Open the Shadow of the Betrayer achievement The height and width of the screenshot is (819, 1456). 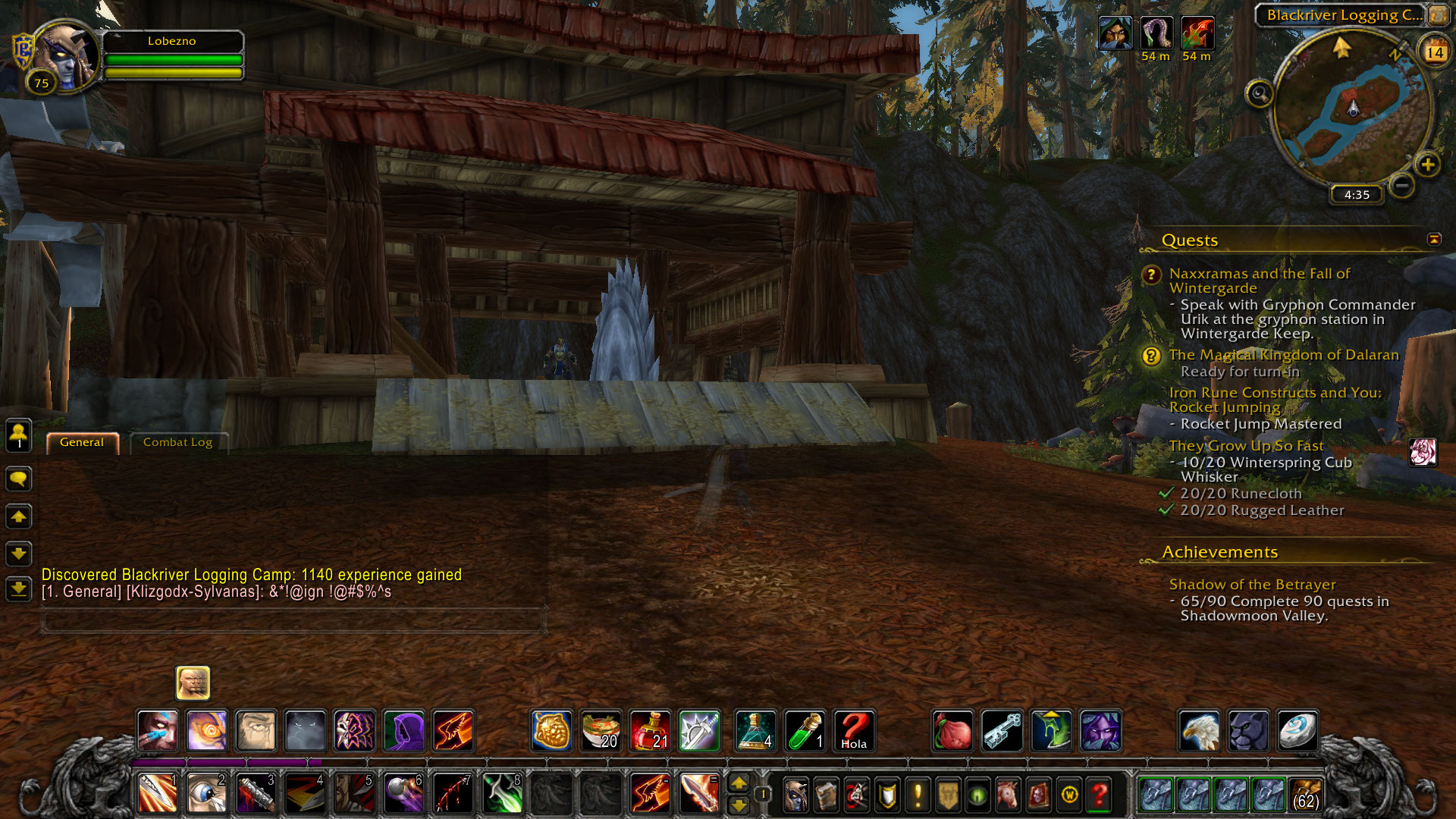tap(1252, 585)
